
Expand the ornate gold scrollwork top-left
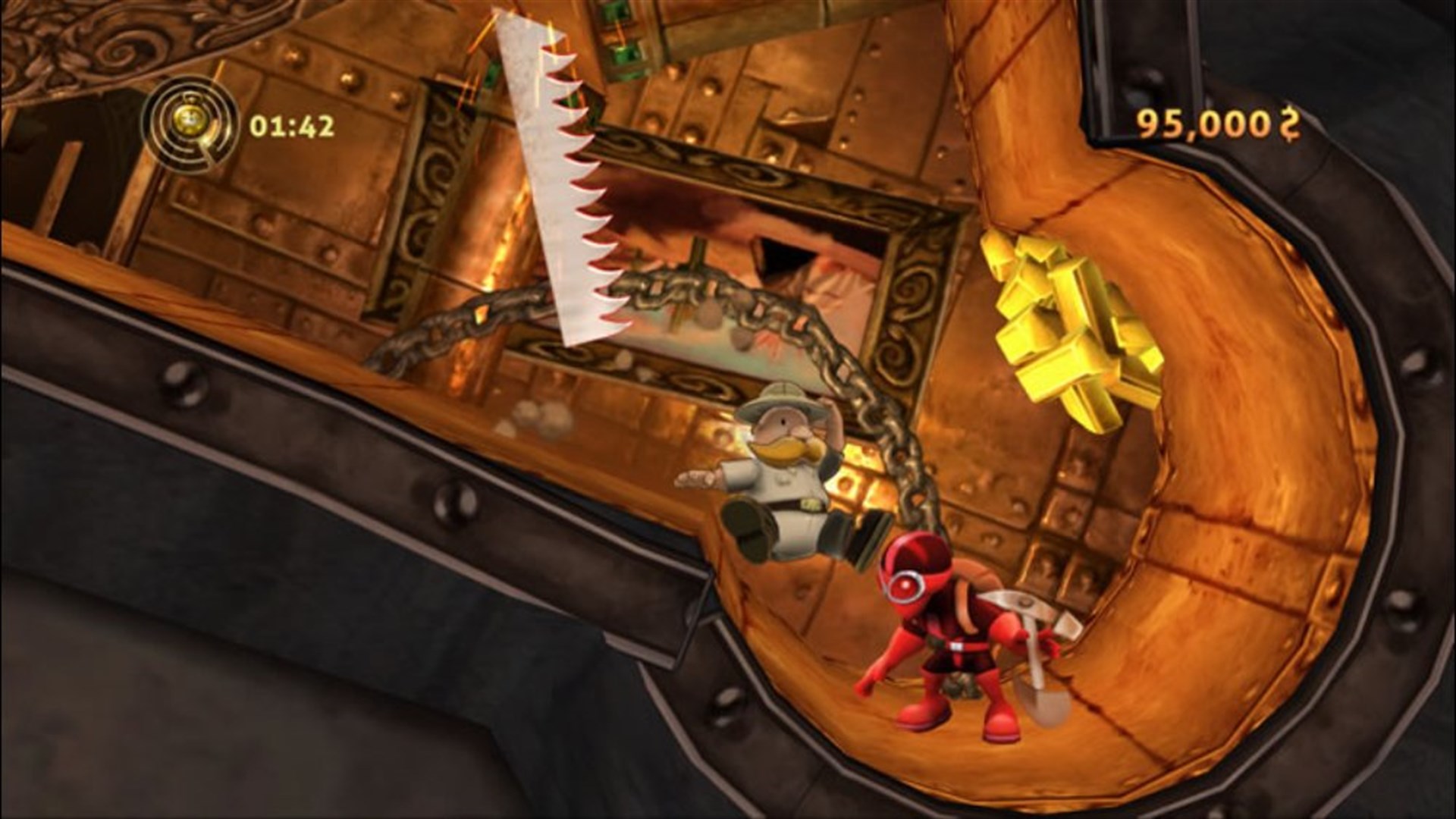click(91, 45)
